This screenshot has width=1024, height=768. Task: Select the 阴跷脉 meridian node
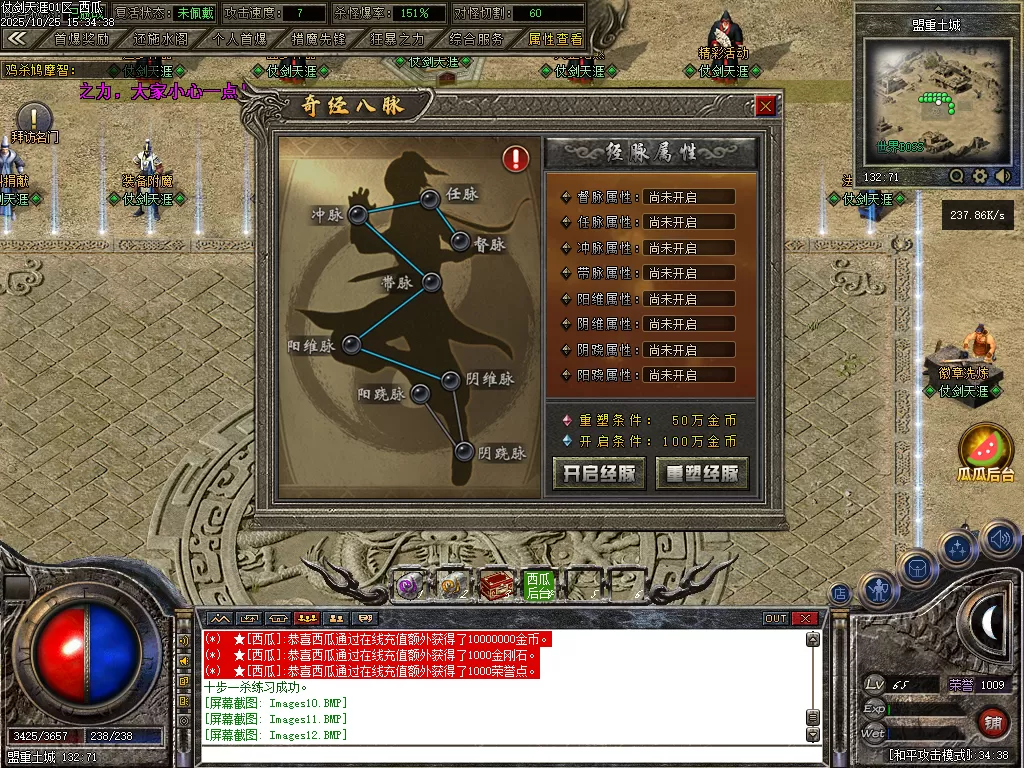464,452
